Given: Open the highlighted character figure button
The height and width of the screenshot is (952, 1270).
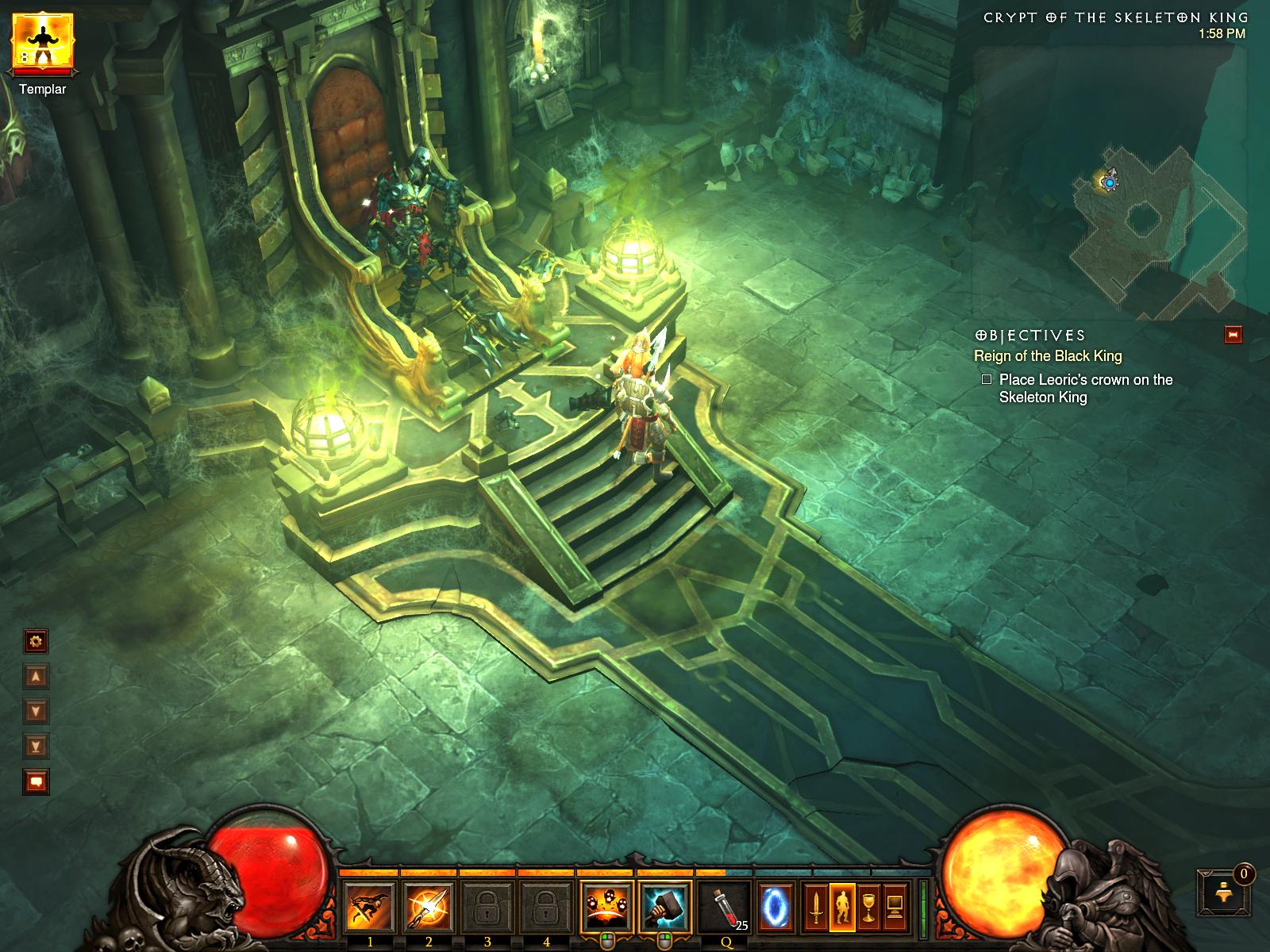Looking at the screenshot, I should pyautogui.click(x=842, y=907).
